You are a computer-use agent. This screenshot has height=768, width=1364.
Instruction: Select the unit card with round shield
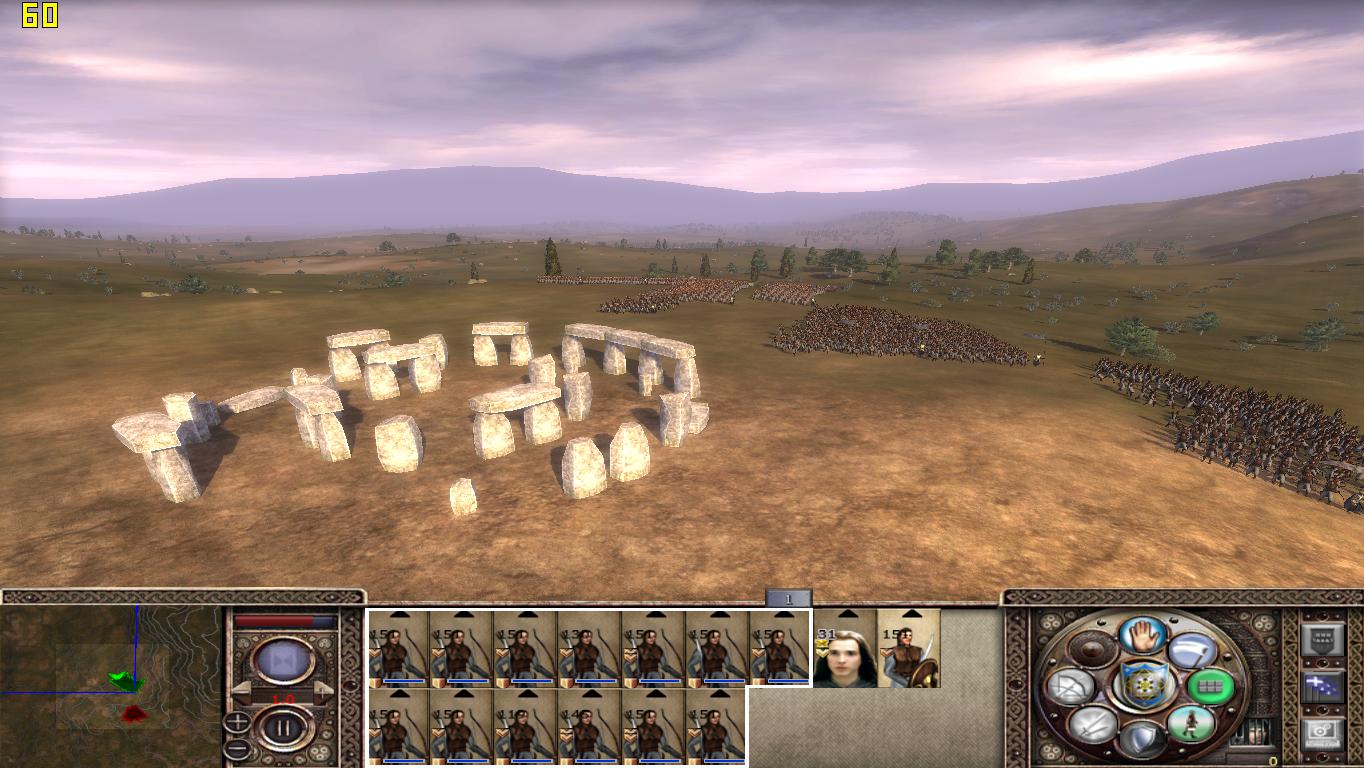pyautogui.click(x=909, y=649)
